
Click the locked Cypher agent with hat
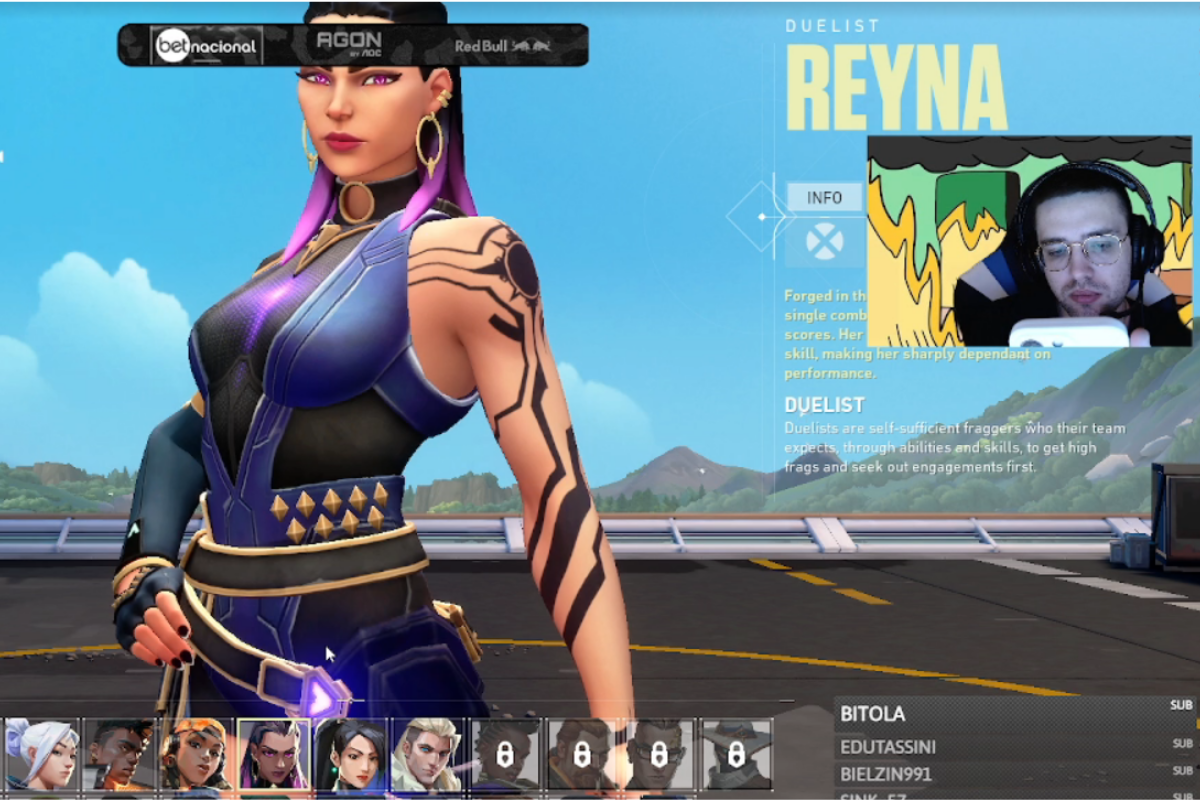(x=737, y=755)
